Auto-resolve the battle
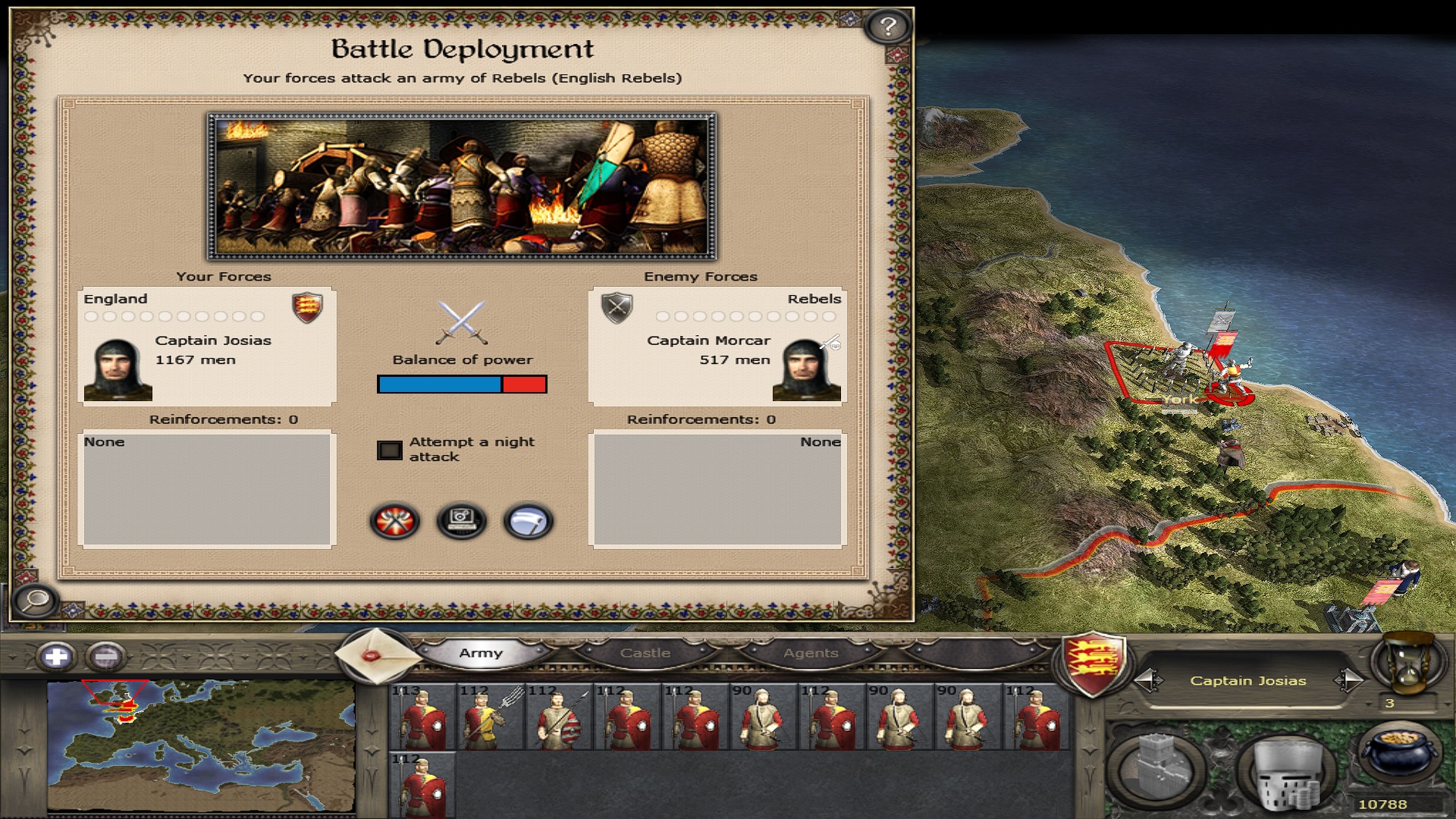This screenshot has height=819, width=1456. pyautogui.click(x=462, y=522)
